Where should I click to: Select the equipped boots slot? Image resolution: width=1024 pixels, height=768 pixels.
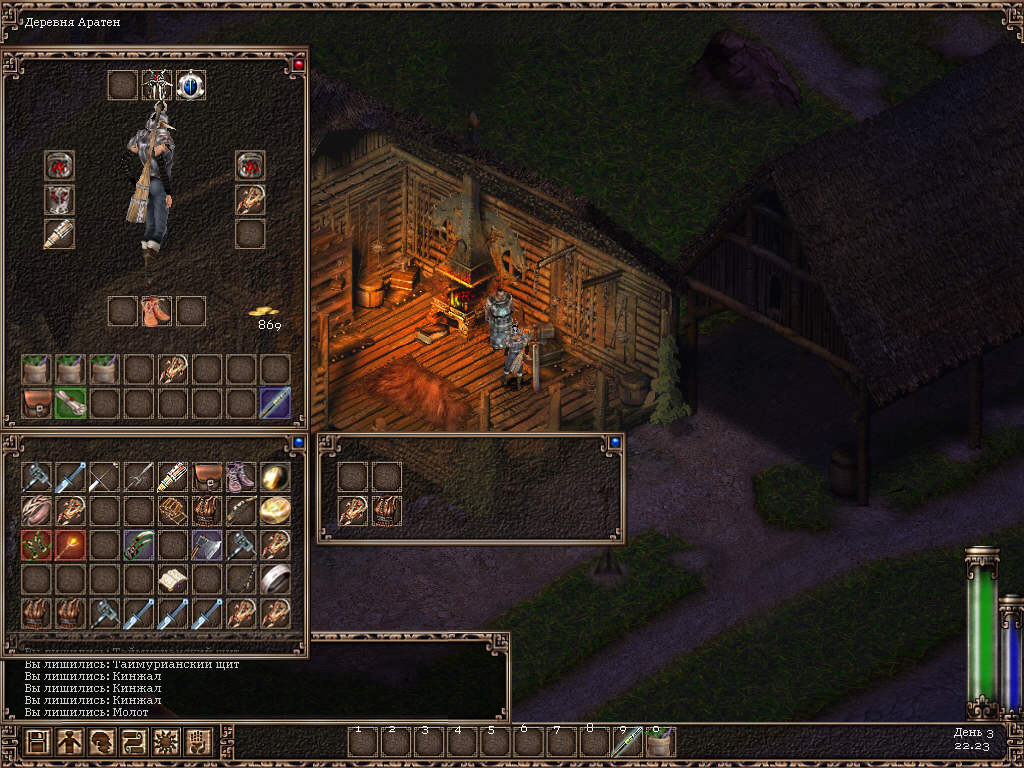156,311
